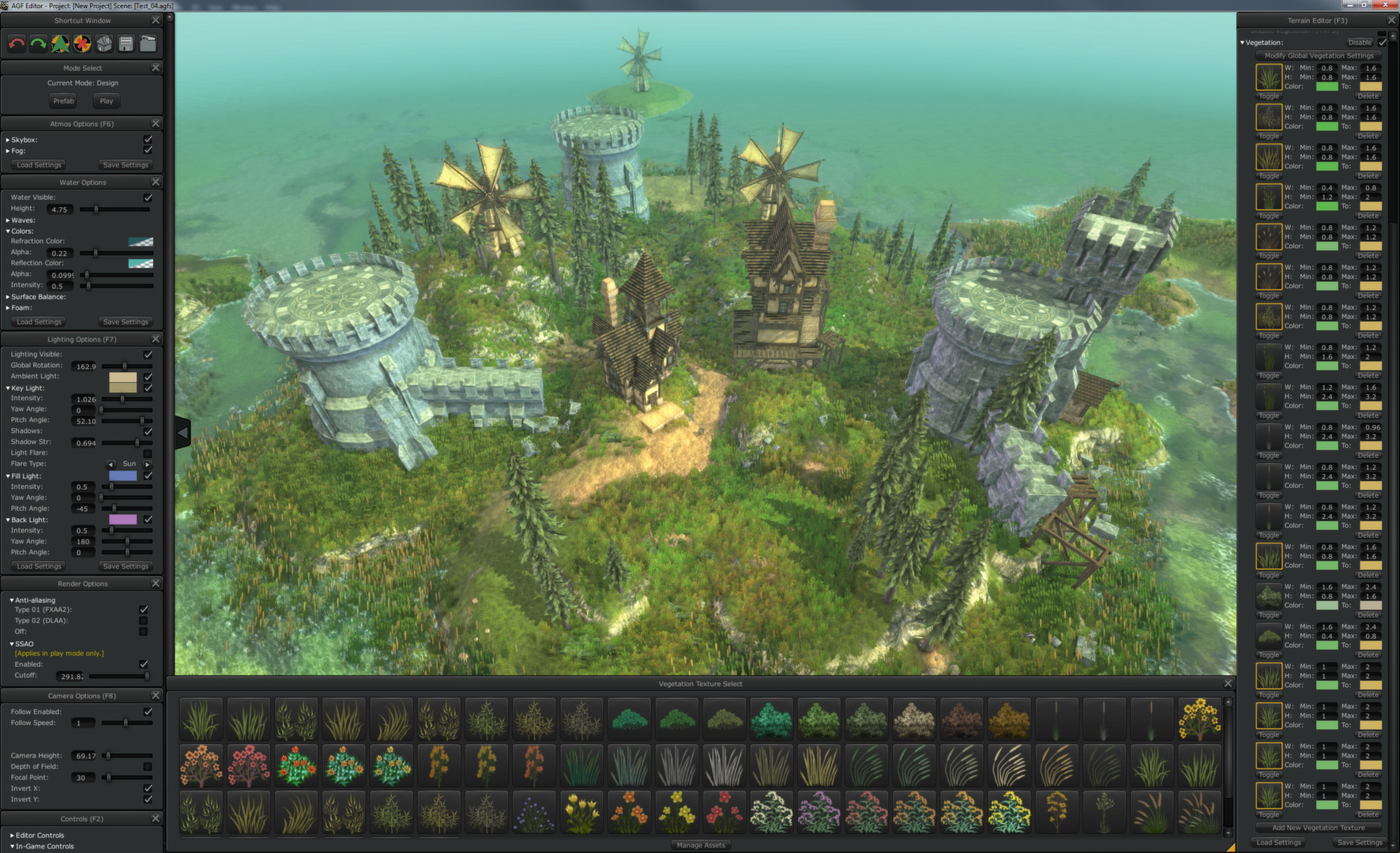The height and width of the screenshot is (853, 1400).
Task: Click the floppy disk save icon
Action: (x=126, y=43)
